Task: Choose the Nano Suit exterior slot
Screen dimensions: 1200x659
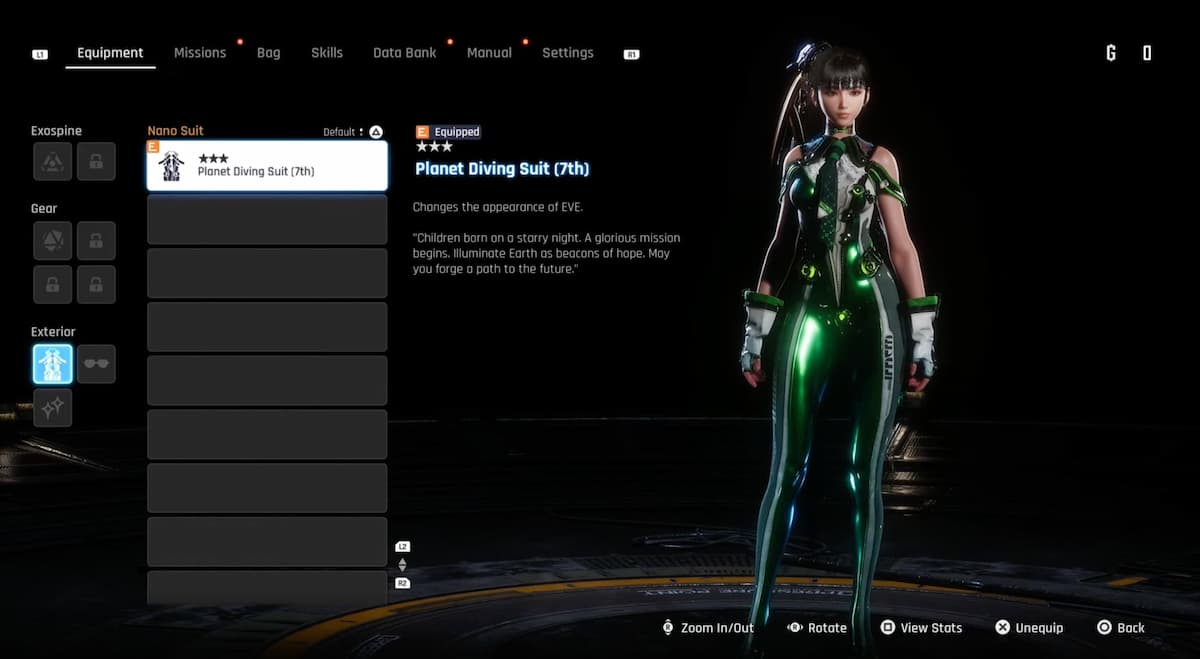Action: [x=52, y=364]
